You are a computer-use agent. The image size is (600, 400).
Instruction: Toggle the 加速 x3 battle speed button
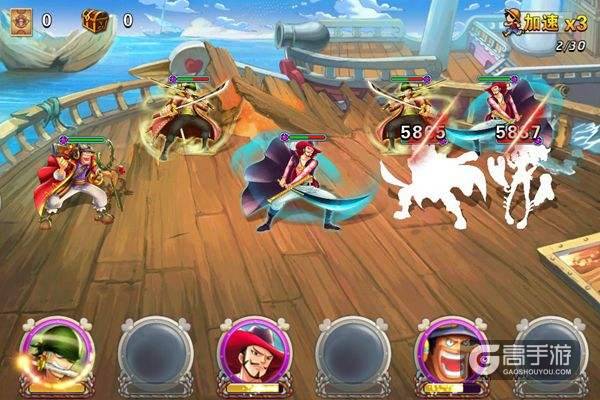[544, 22]
